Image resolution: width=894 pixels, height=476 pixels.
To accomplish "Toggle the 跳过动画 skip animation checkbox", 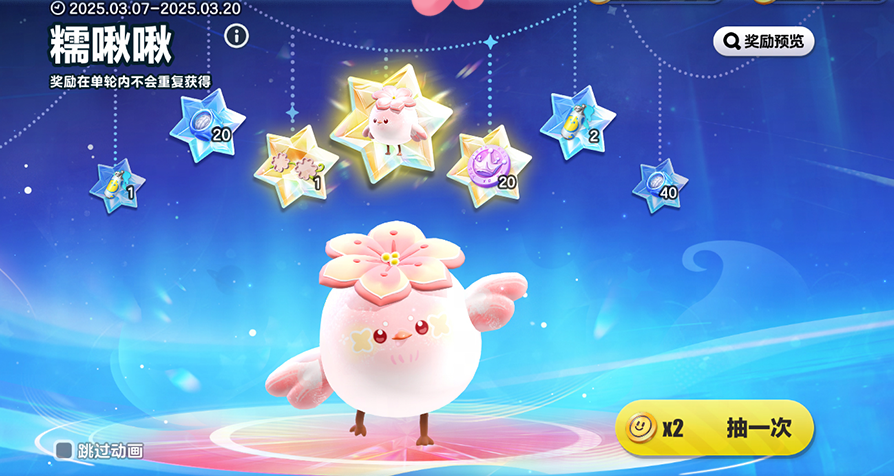I will pos(64,451).
